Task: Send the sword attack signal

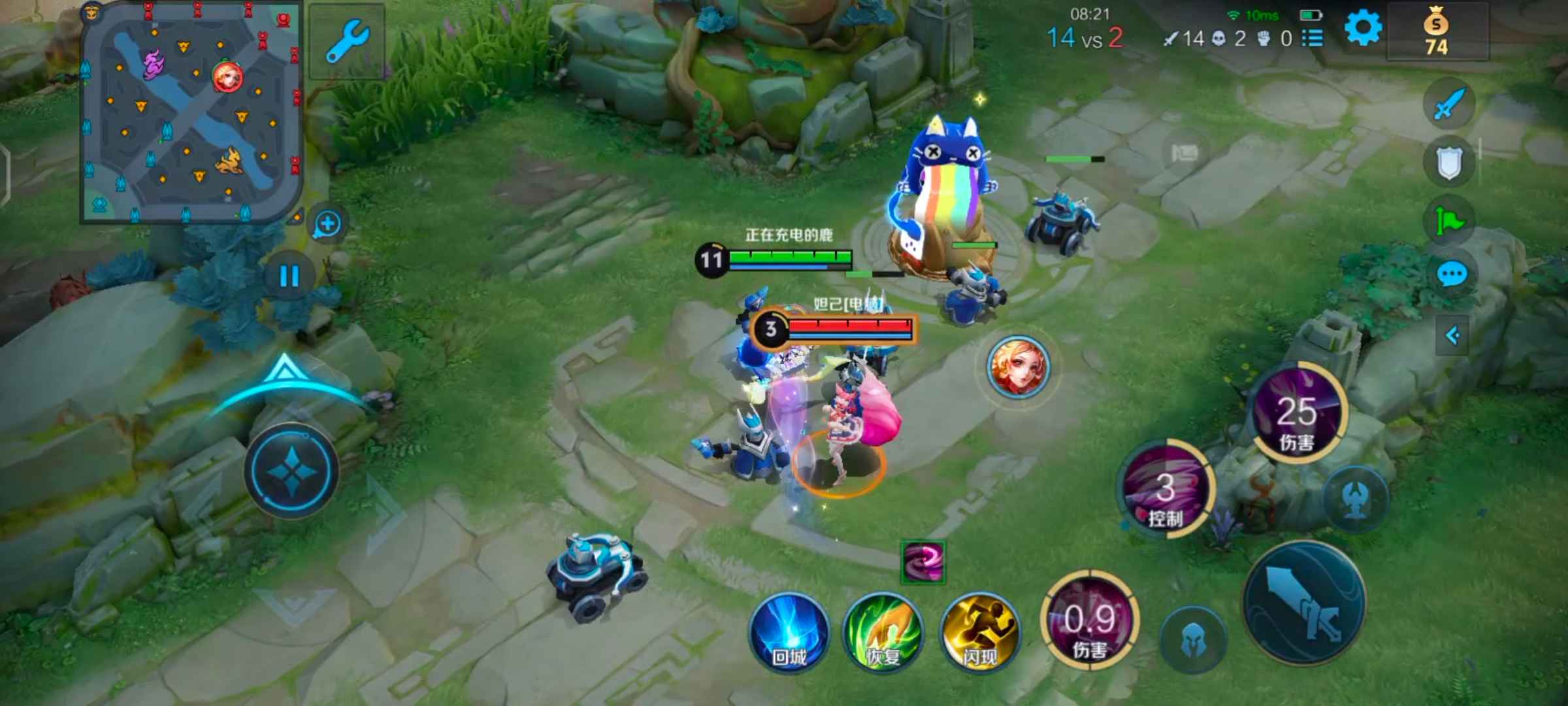Action: (1449, 105)
